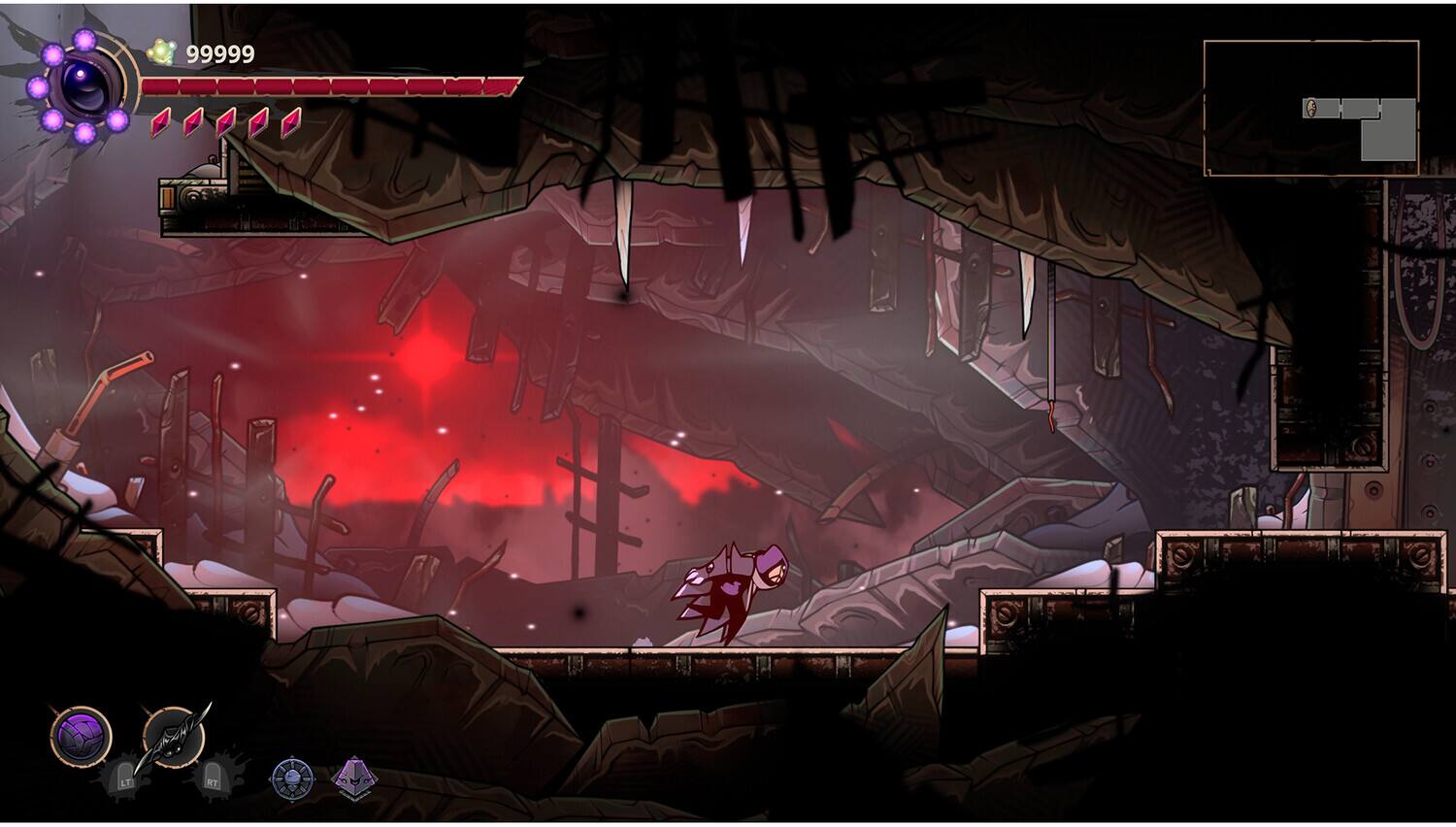Screen dimensions: 1456x827
Task: Open the minimap in the corner
Action: (1310, 108)
